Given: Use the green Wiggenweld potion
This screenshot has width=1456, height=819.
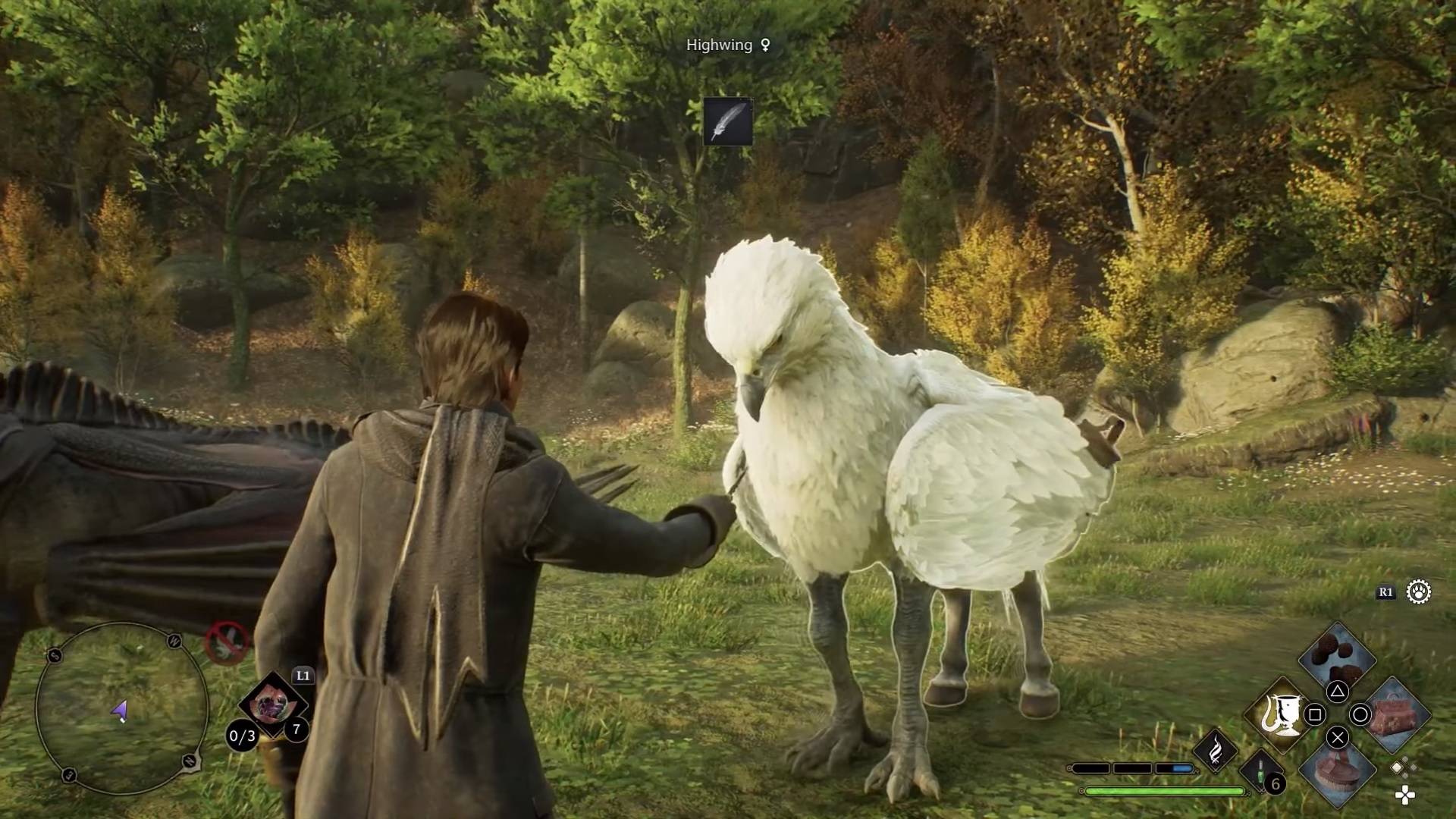Looking at the screenshot, I should pyautogui.click(x=1262, y=773).
